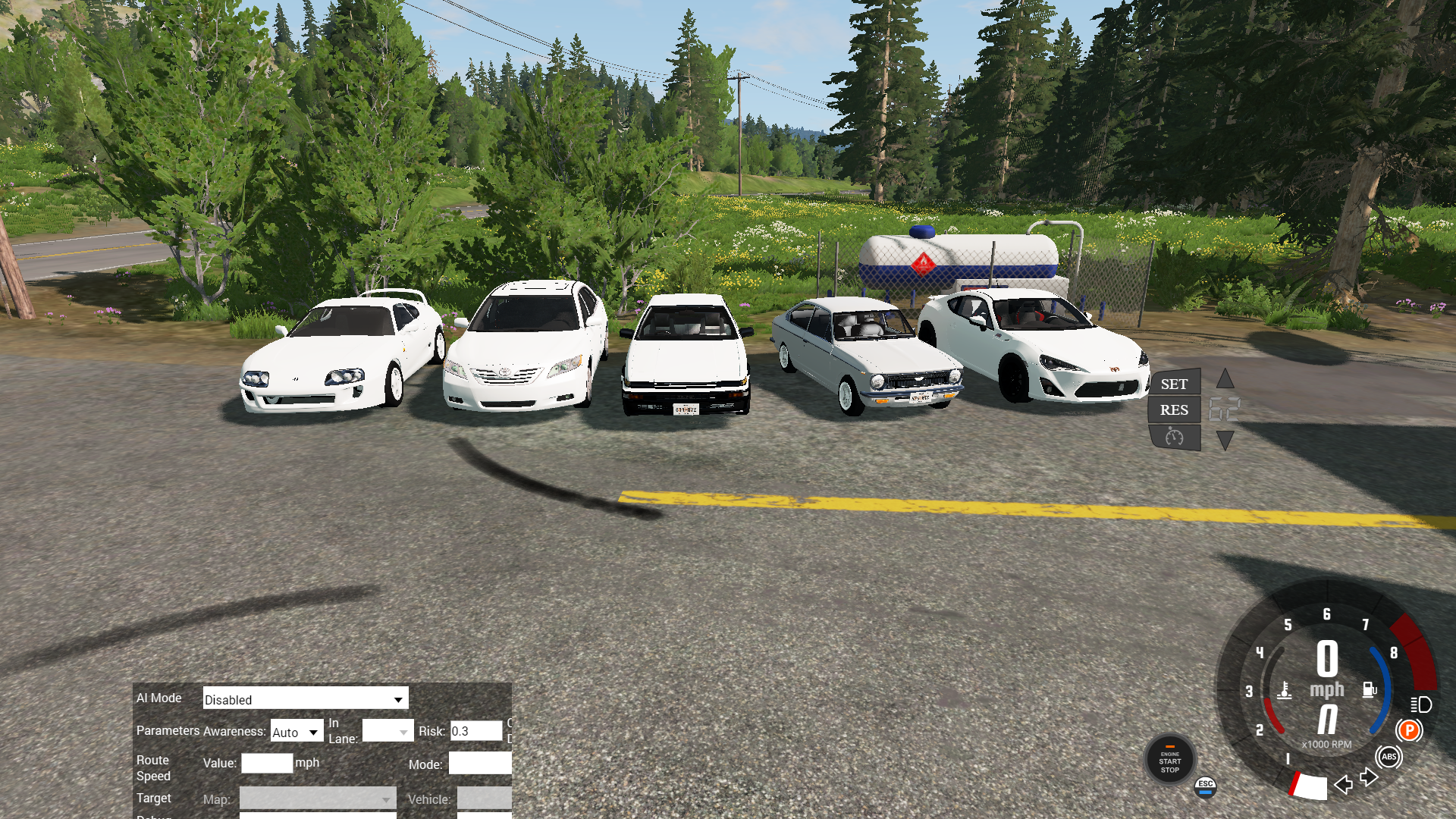Click the cruise control RES button

pos(1174,409)
